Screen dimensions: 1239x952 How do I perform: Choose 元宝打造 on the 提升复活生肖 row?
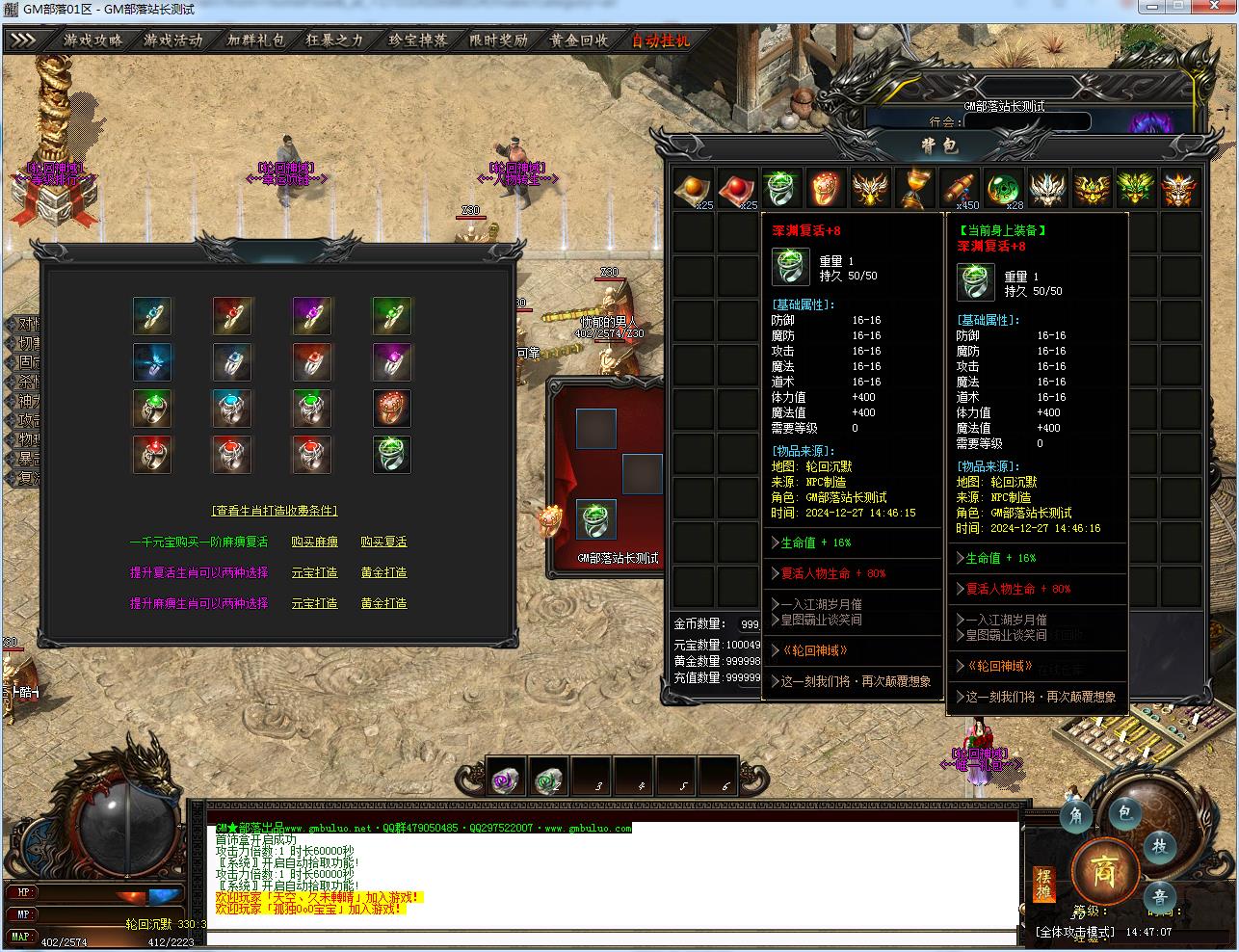(x=314, y=572)
